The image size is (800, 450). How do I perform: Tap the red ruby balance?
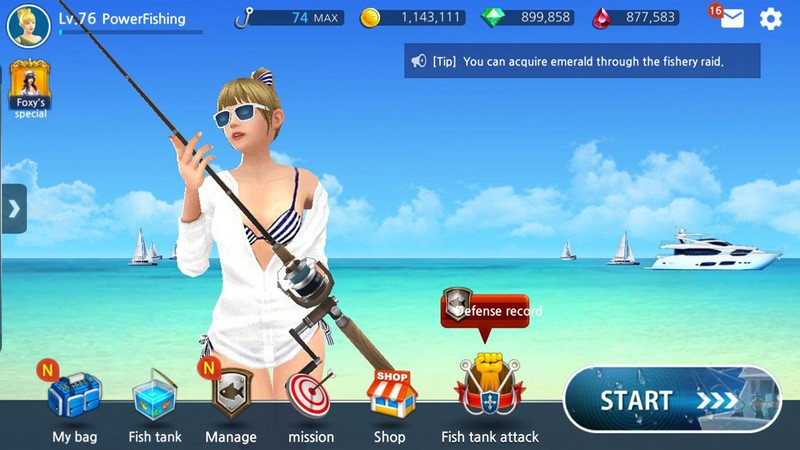tap(636, 17)
